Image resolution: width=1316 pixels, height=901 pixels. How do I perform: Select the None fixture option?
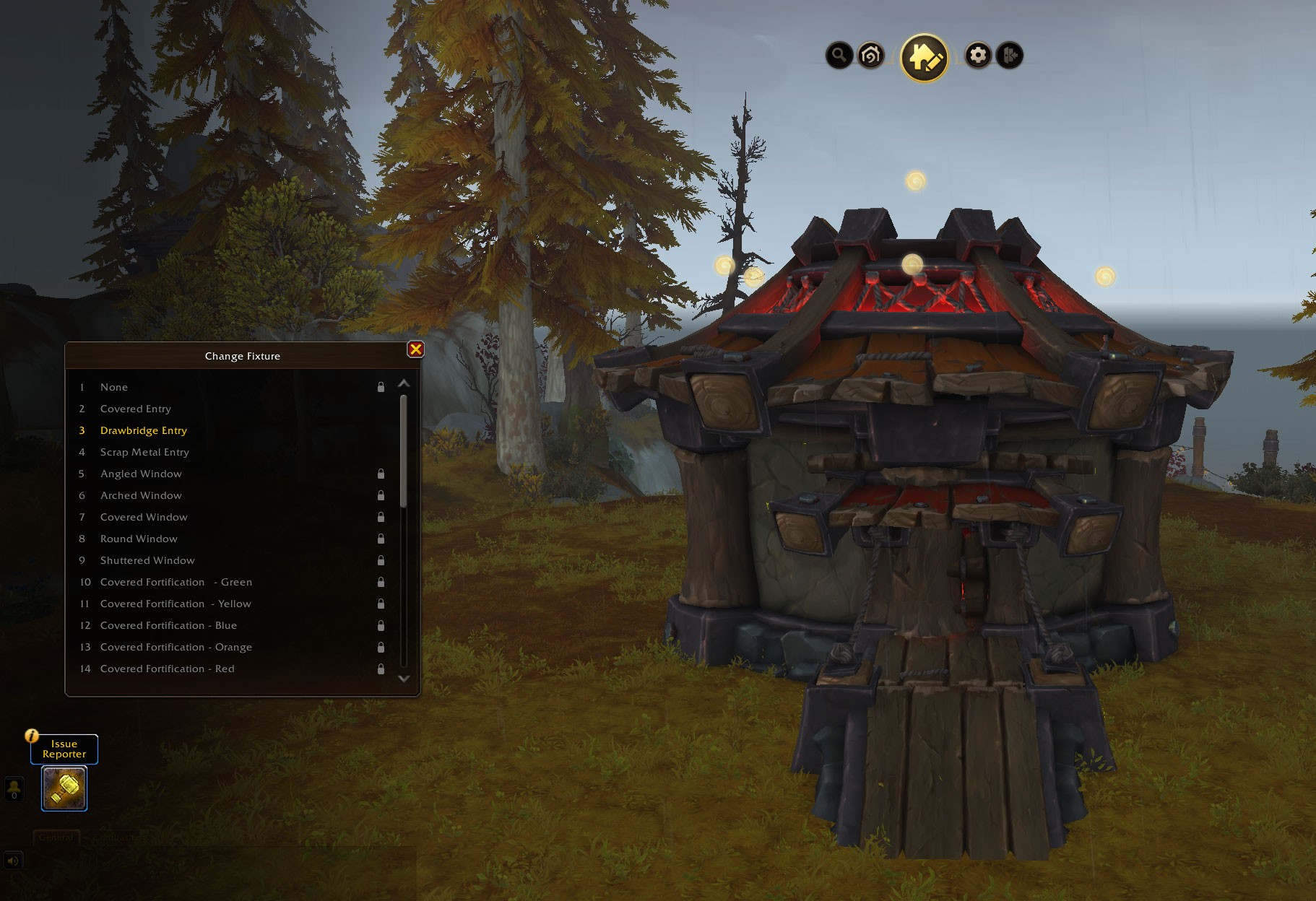114,387
